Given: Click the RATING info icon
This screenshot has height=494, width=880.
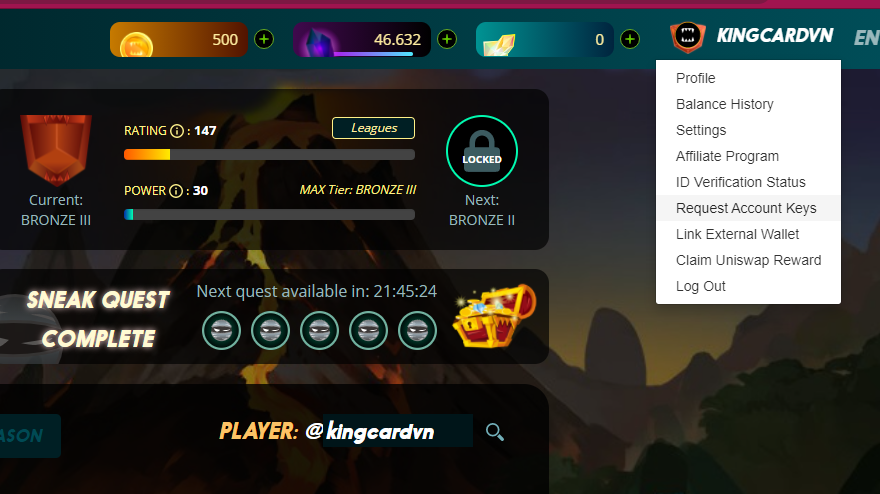Looking at the screenshot, I should pos(177,131).
